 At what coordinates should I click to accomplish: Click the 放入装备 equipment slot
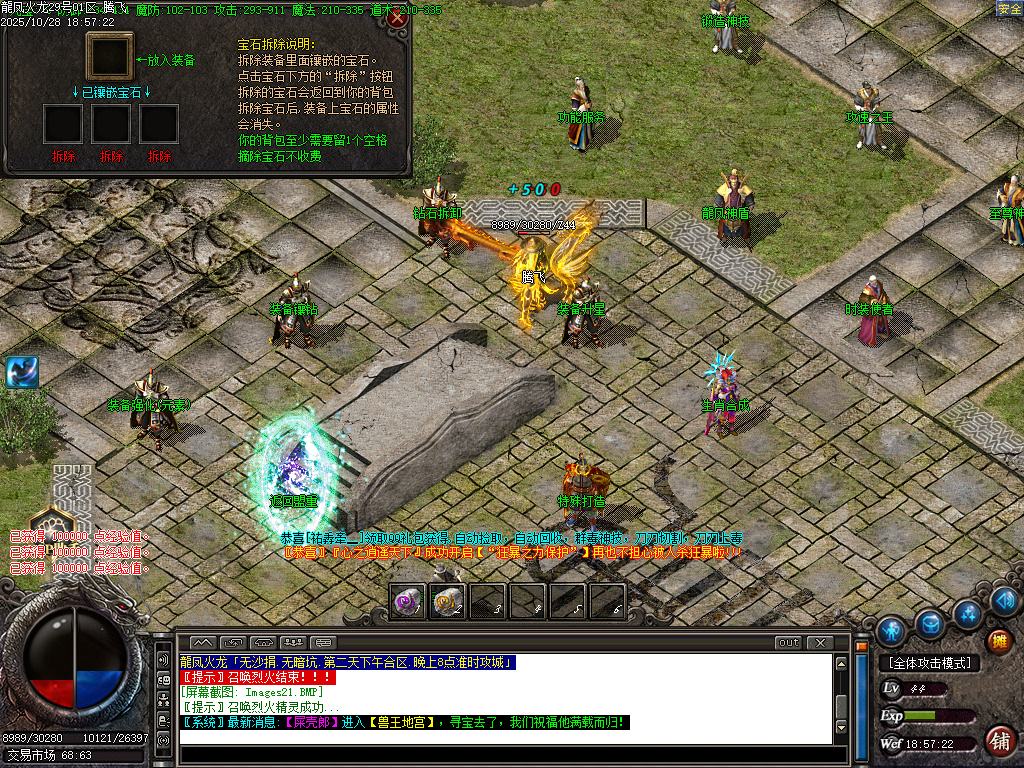pyautogui.click(x=110, y=56)
